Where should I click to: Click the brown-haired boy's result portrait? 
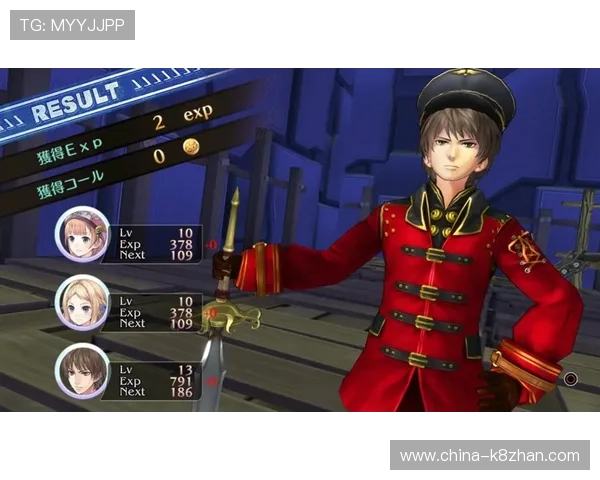point(82,371)
